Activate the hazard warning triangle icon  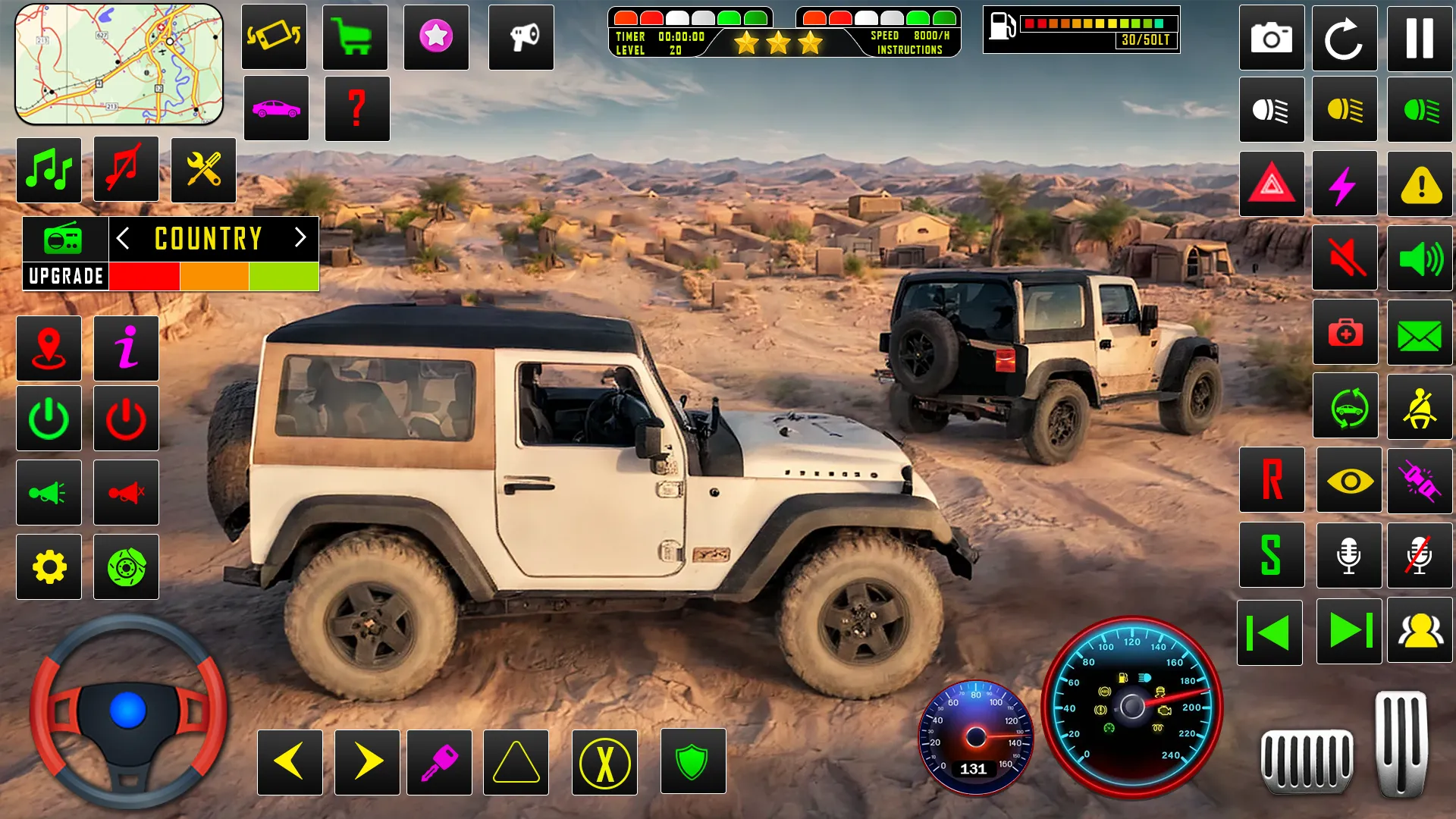1272,184
